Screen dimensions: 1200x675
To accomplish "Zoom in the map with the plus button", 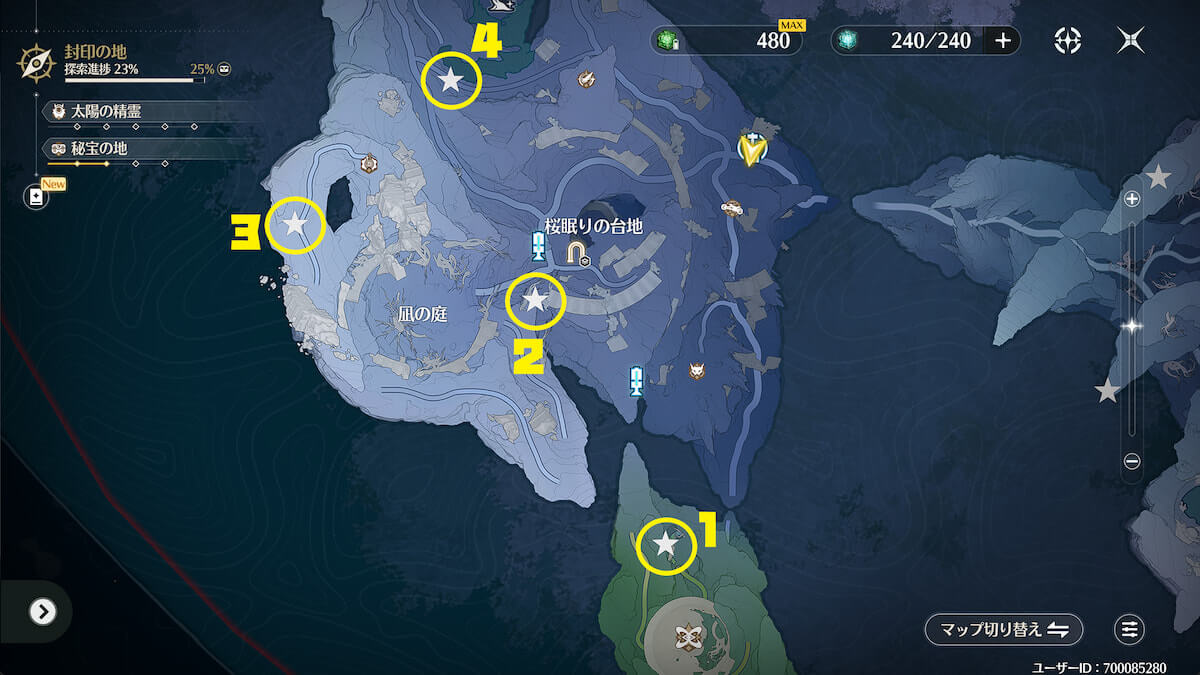I will (1132, 199).
